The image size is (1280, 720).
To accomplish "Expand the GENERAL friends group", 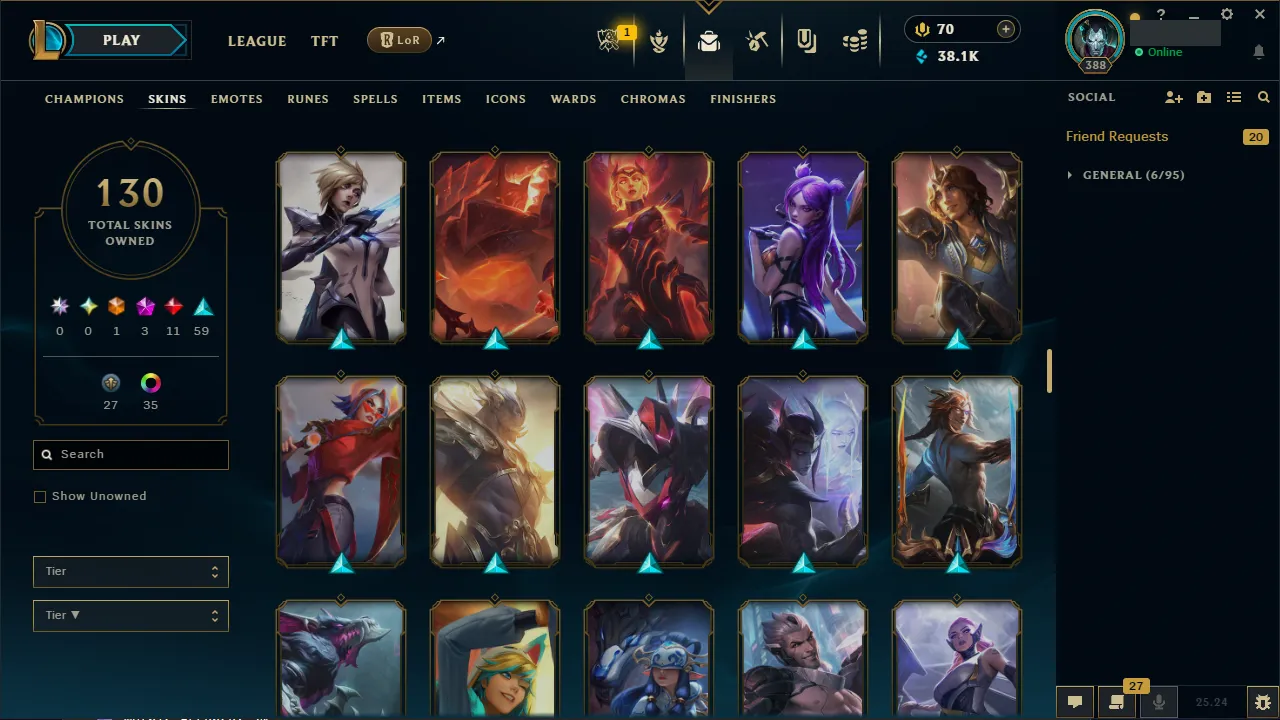I will (x=1069, y=174).
